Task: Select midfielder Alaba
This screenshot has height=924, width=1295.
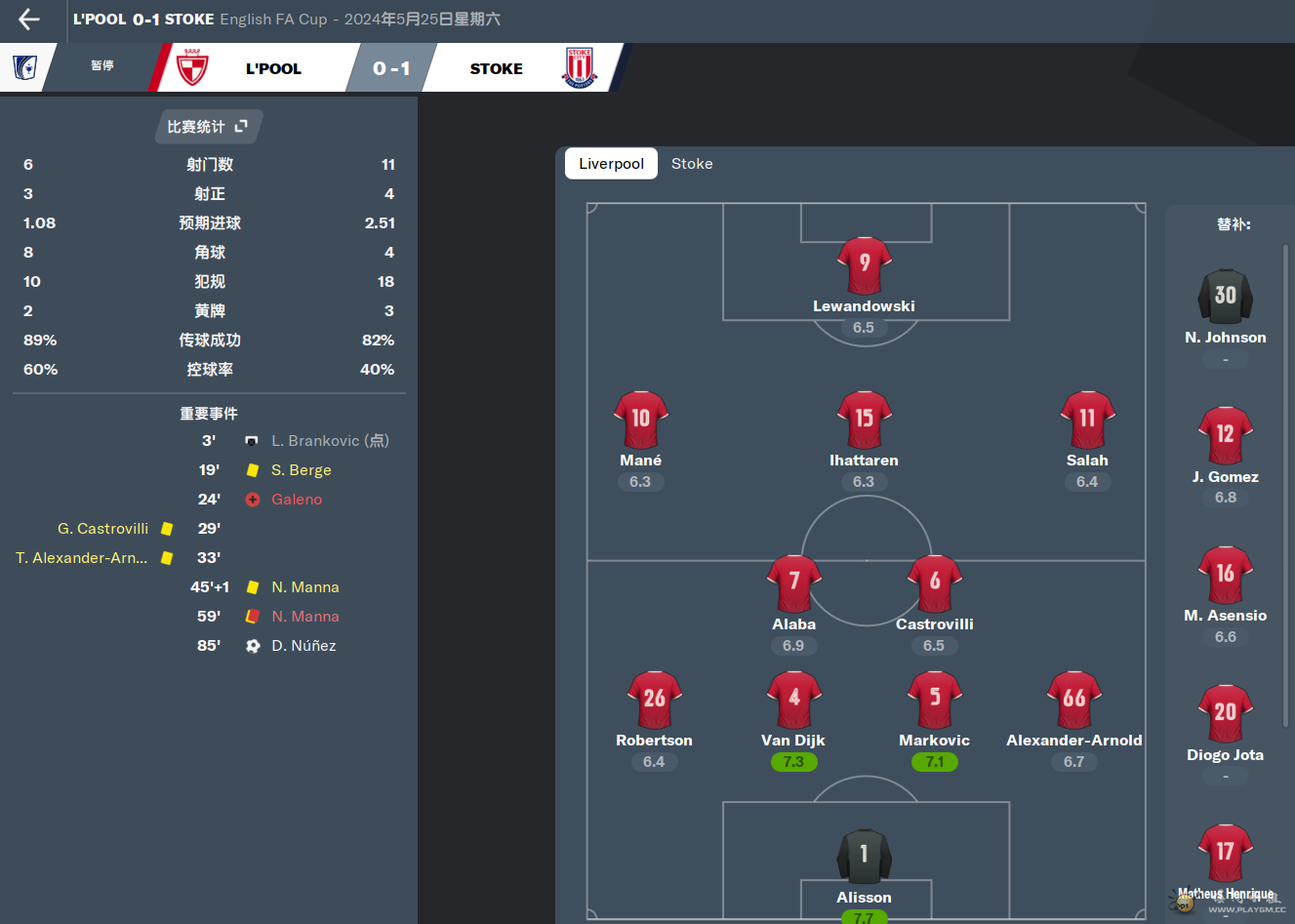Action: 793,583
